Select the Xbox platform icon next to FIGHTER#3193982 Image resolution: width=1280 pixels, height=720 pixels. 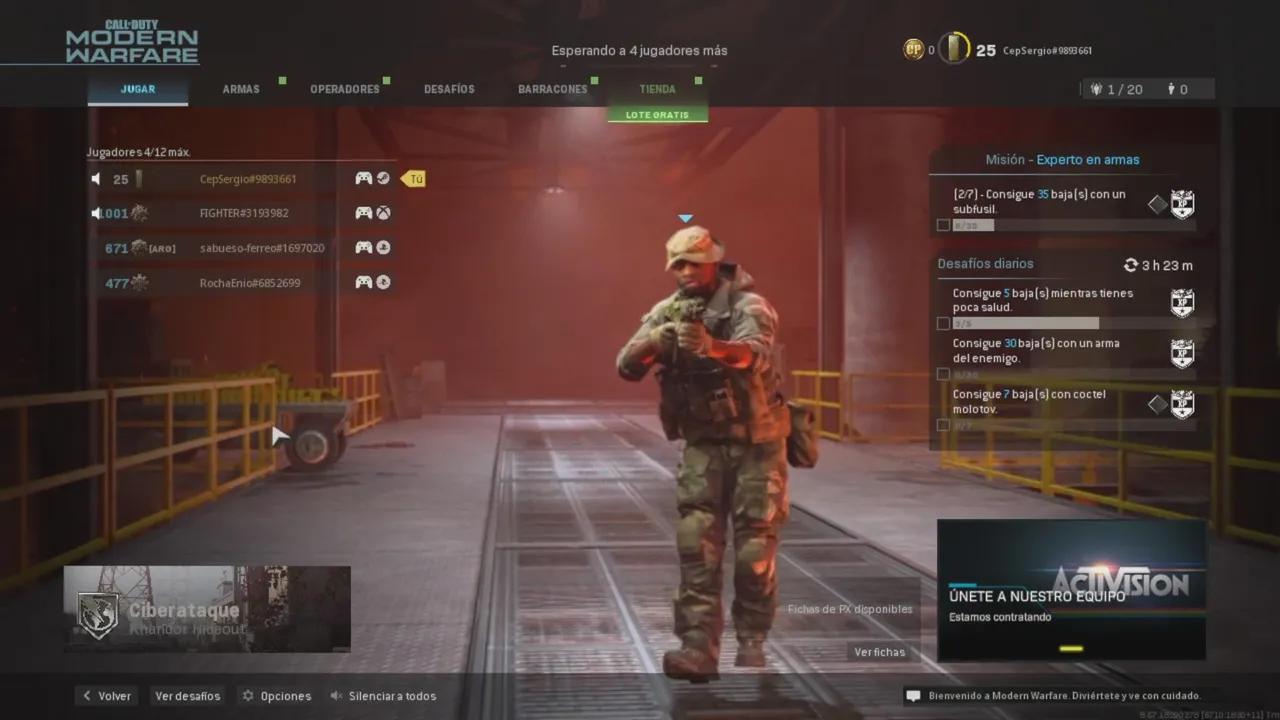coord(383,212)
